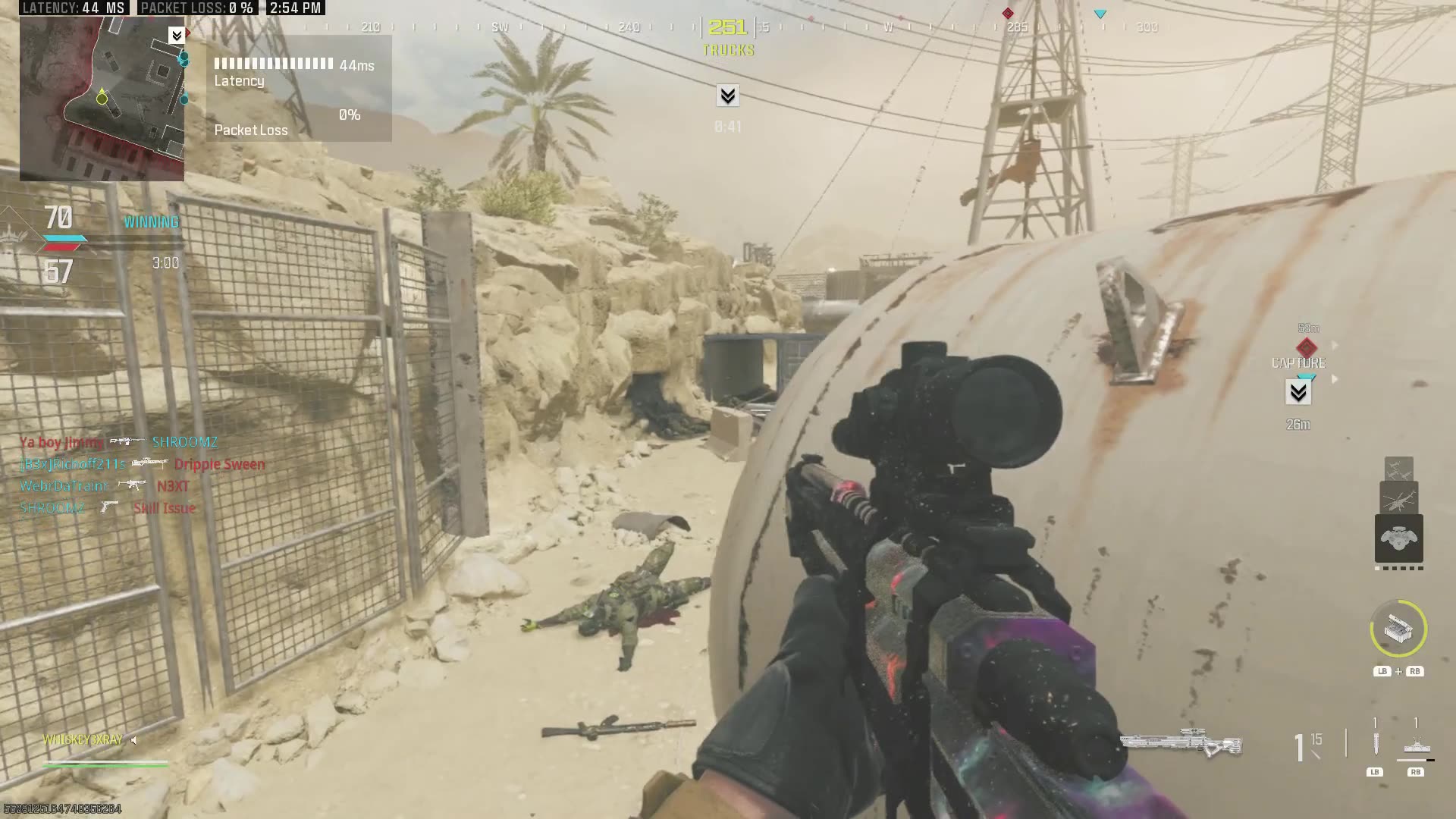Click the capture point diamond marker
Image resolution: width=1456 pixels, height=819 pixels.
[1306, 348]
